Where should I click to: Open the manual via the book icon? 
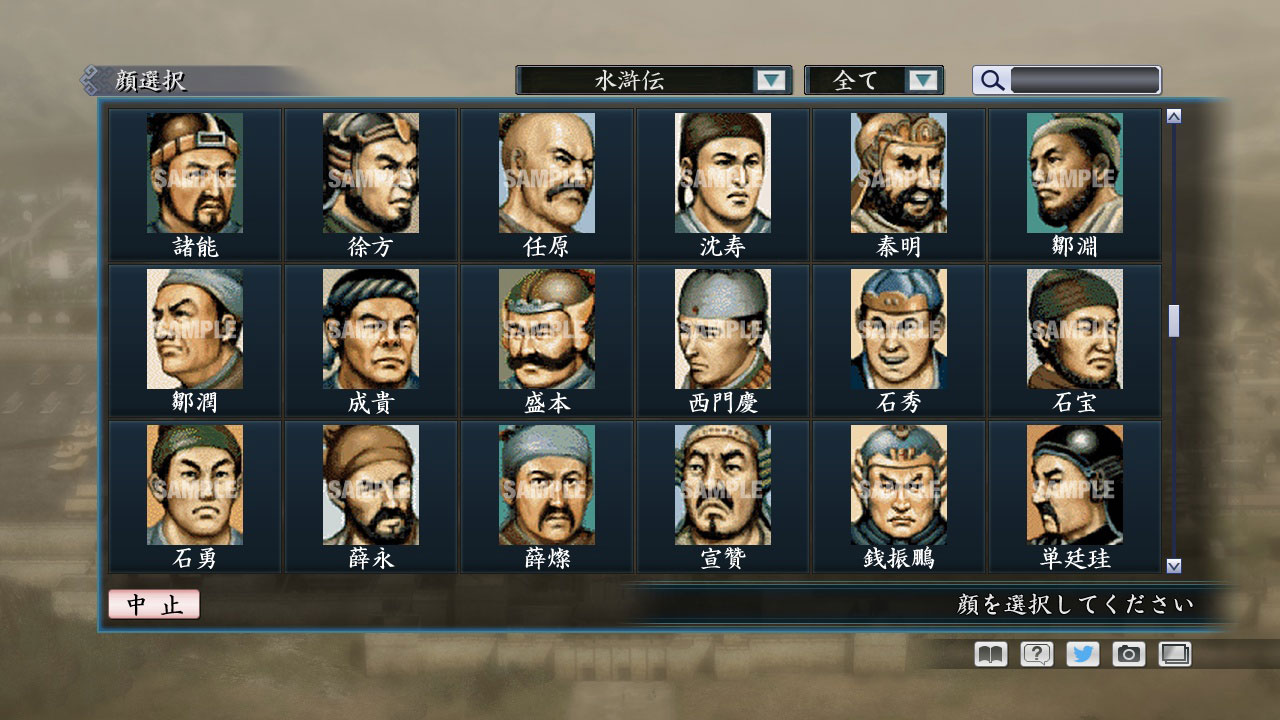(x=988, y=654)
